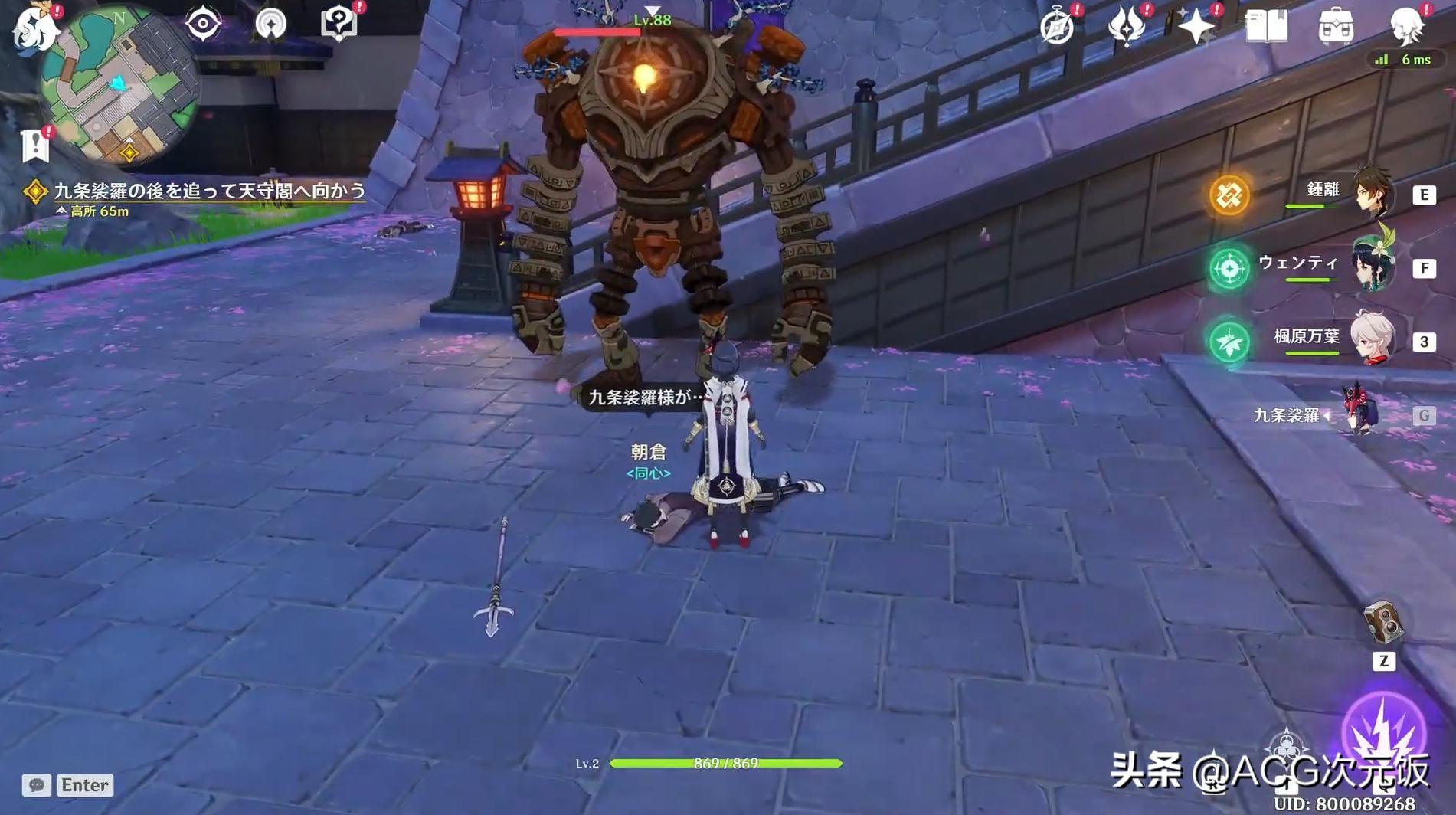1456x815 pixels.
Task: Open the Events overview compass icon
Action: (1057, 27)
